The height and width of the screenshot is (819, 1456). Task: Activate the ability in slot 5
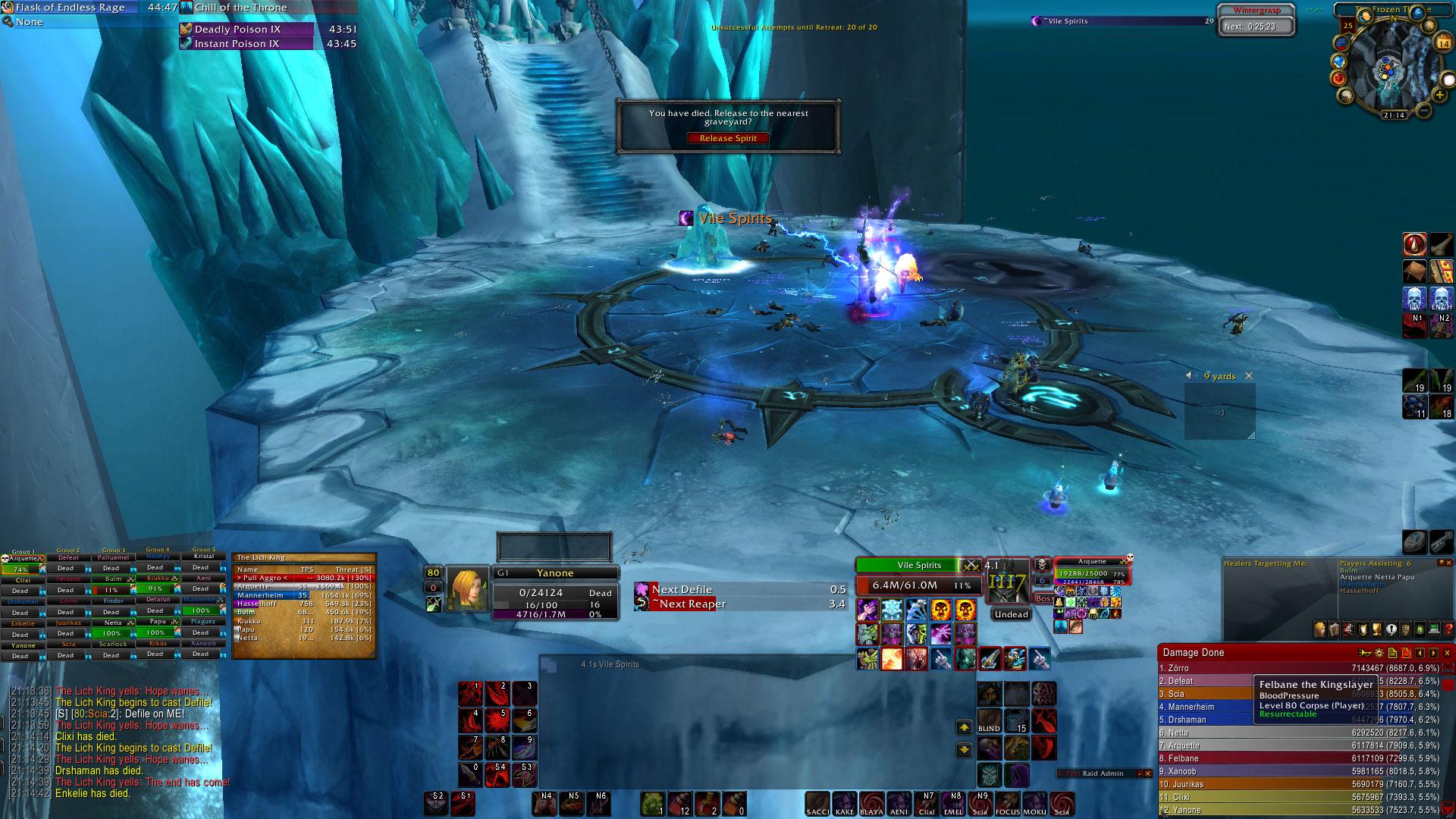click(497, 721)
